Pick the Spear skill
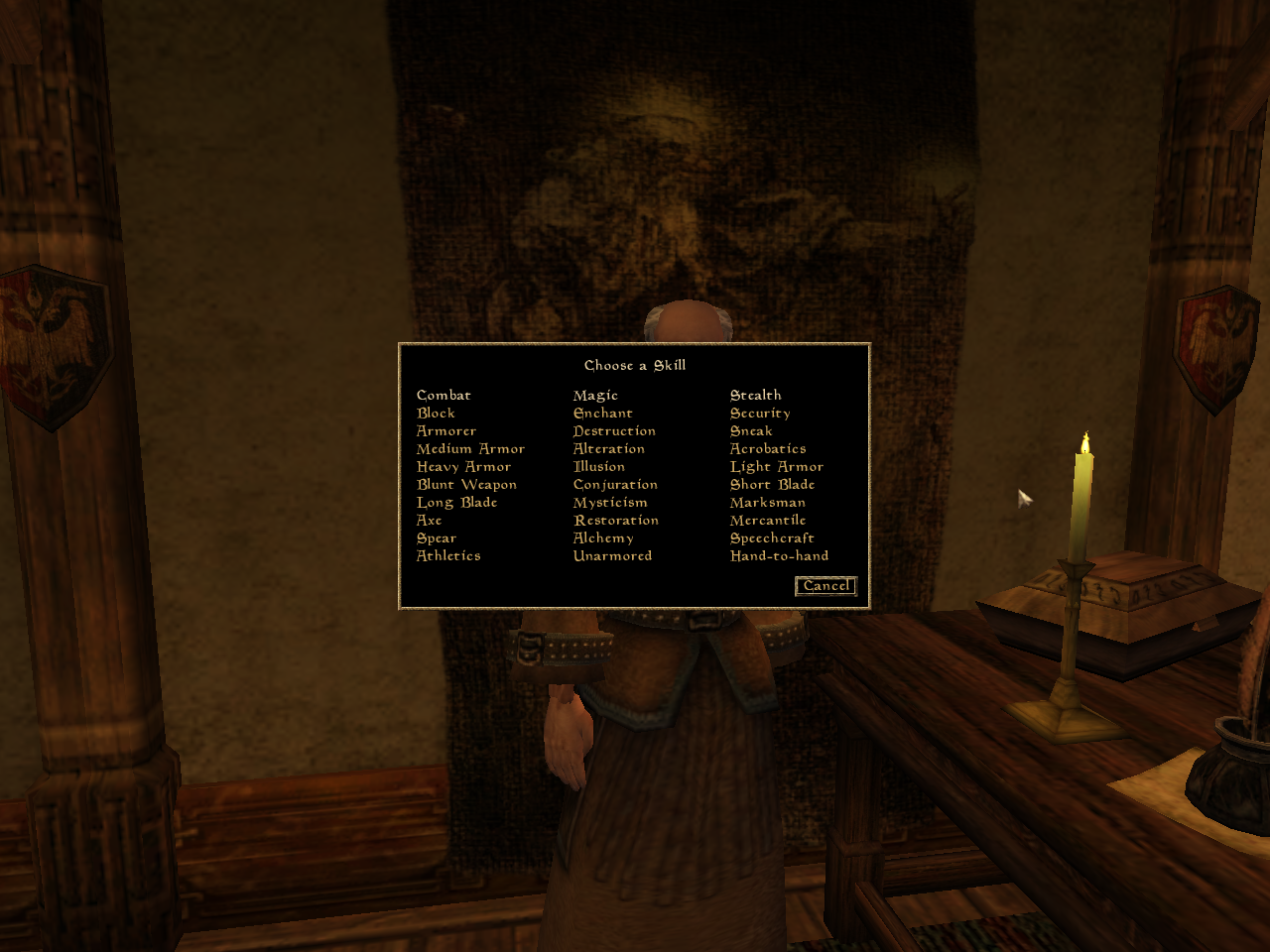 pyautogui.click(x=437, y=537)
